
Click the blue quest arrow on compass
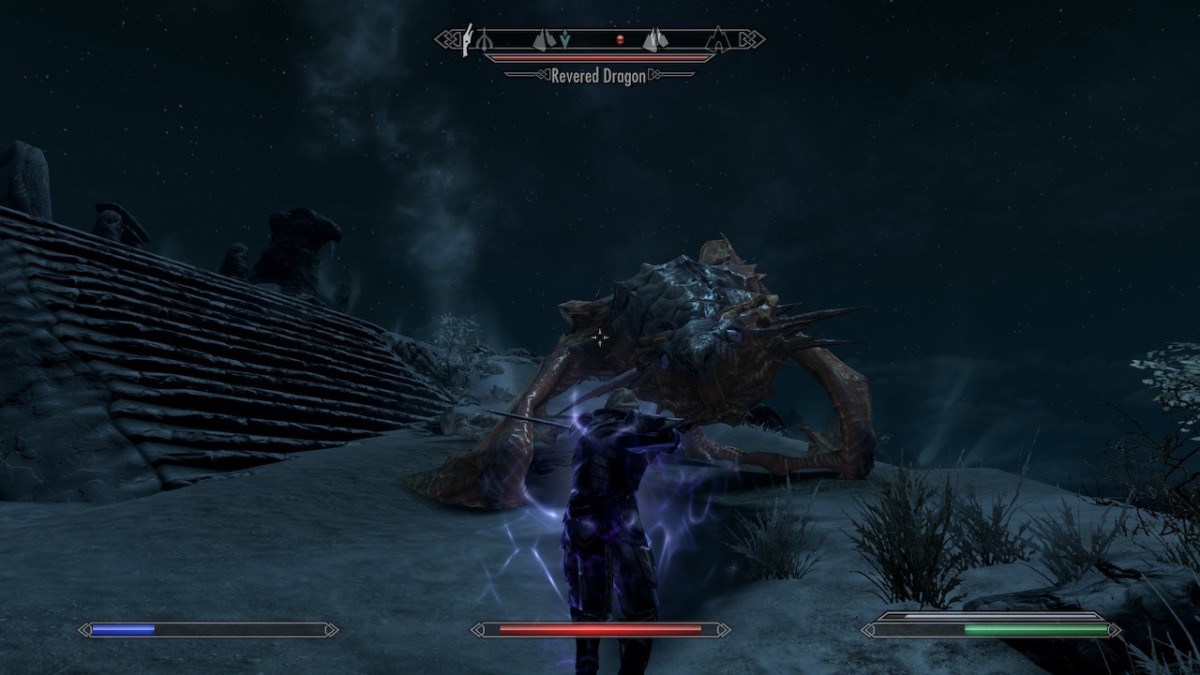(565, 40)
